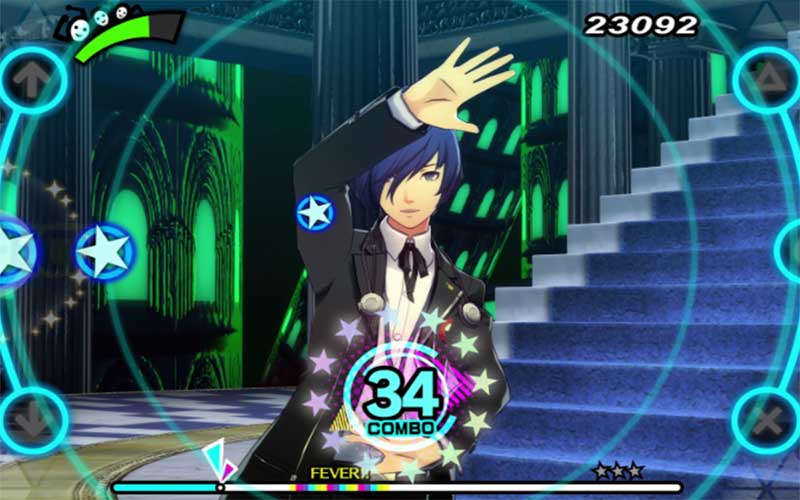Click the small star note nearest the dancer
Viewport: 800px width, 500px height.
(314, 212)
